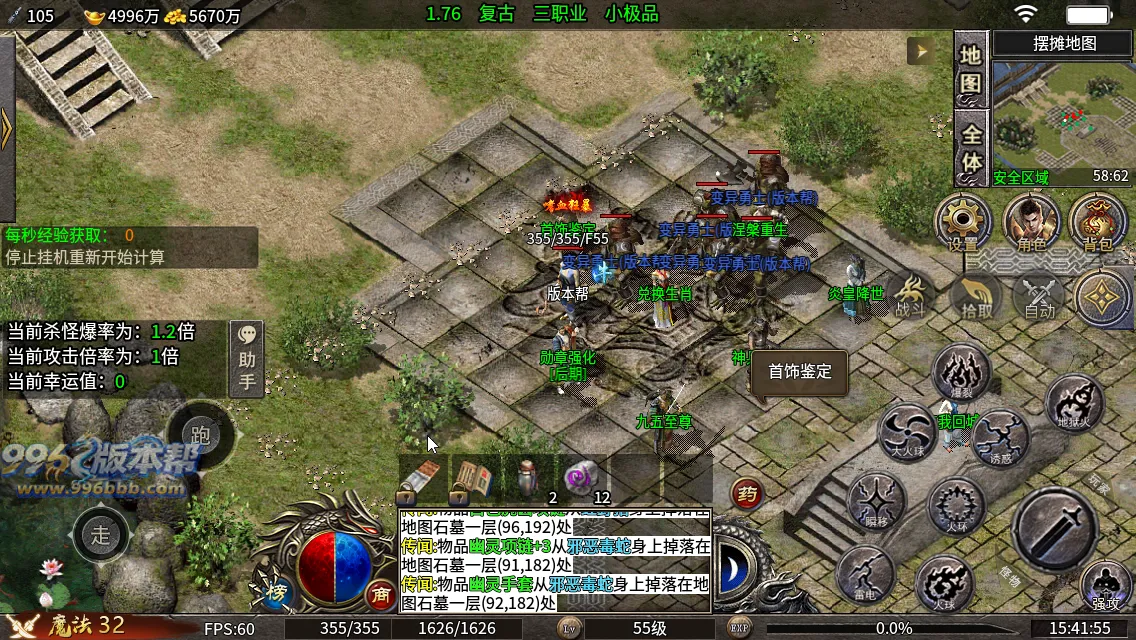This screenshot has height=640, width=1136.
Task: Use the purple scroll hotbar item
Action: click(581, 478)
